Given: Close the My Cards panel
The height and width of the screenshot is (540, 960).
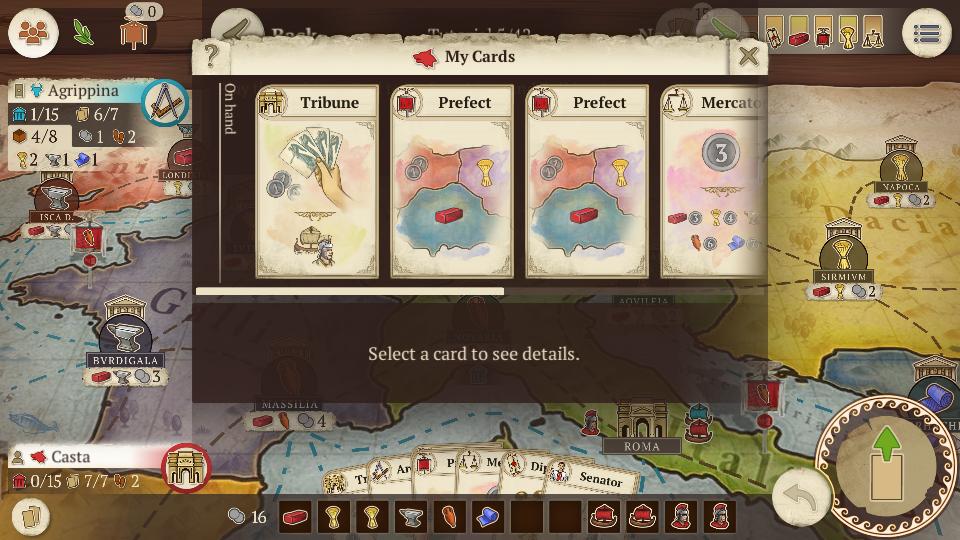Looking at the screenshot, I should (748, 57).
